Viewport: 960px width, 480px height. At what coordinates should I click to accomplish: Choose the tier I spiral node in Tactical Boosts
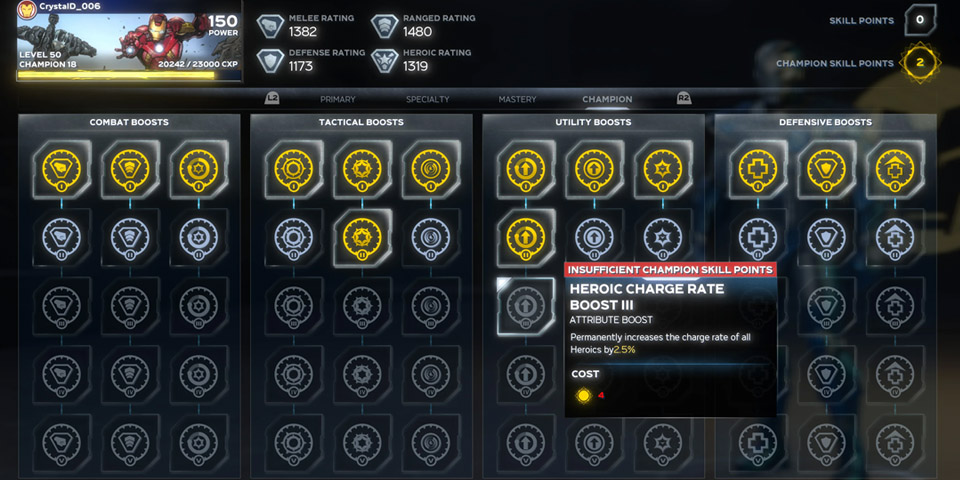(x=432, y=168)
